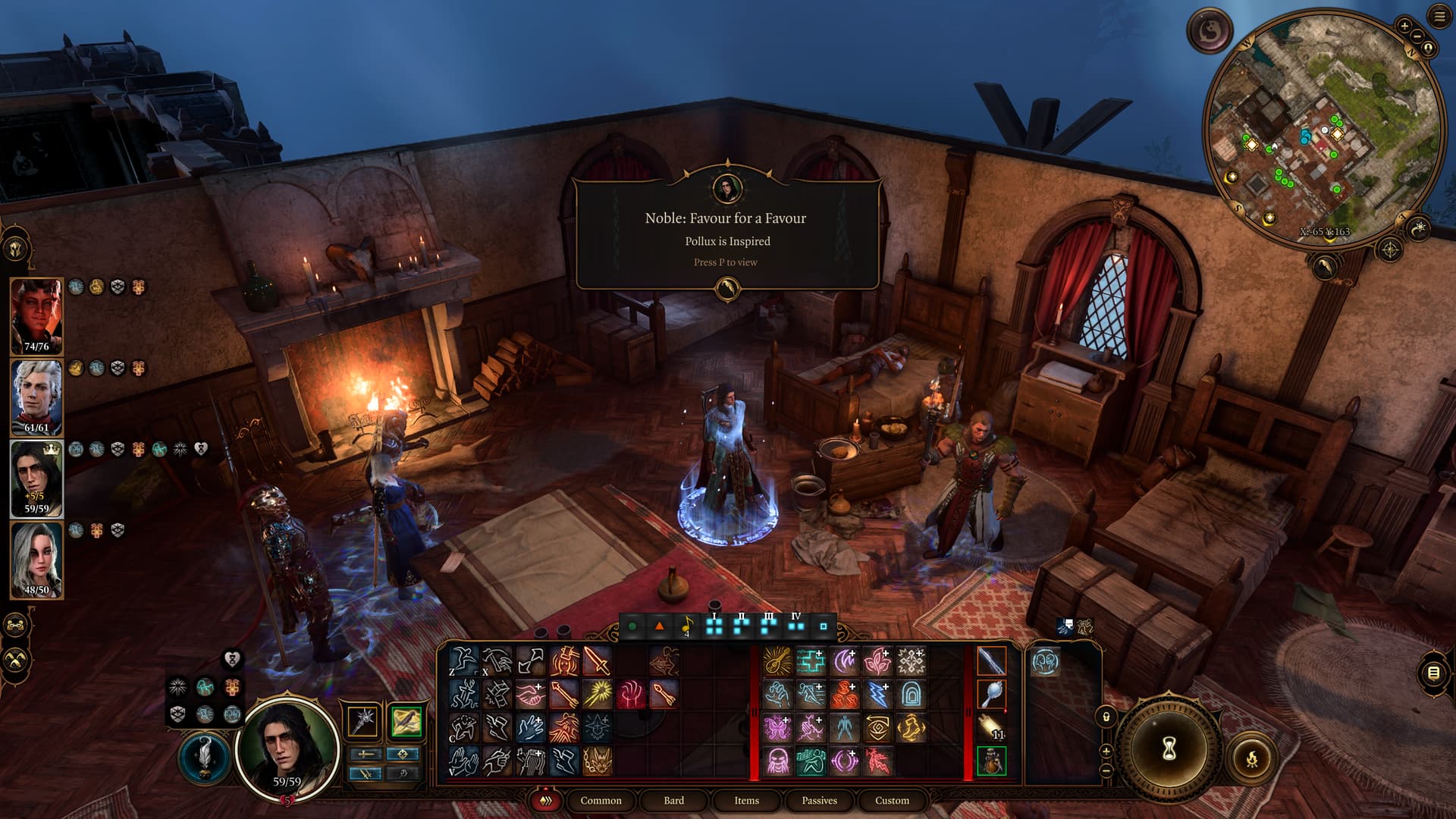Use the green-bordered potion item slot
This screenshot has height=819, width=1456.
point(991,761)
